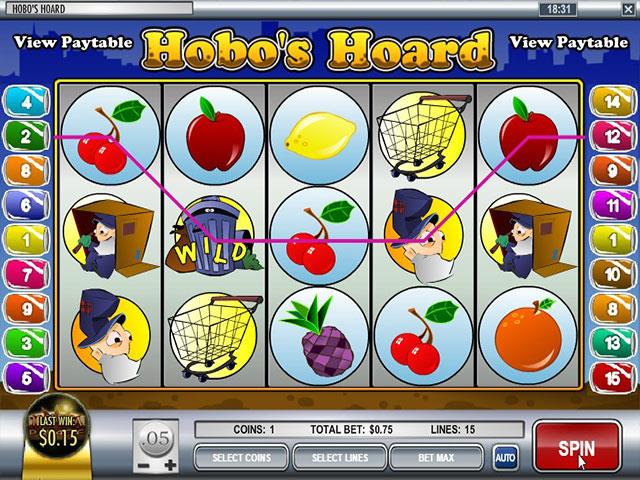This screenshot has width=640, height=480.
Task: Choose the payline 6 marker
Action: (x=20, y=204)
